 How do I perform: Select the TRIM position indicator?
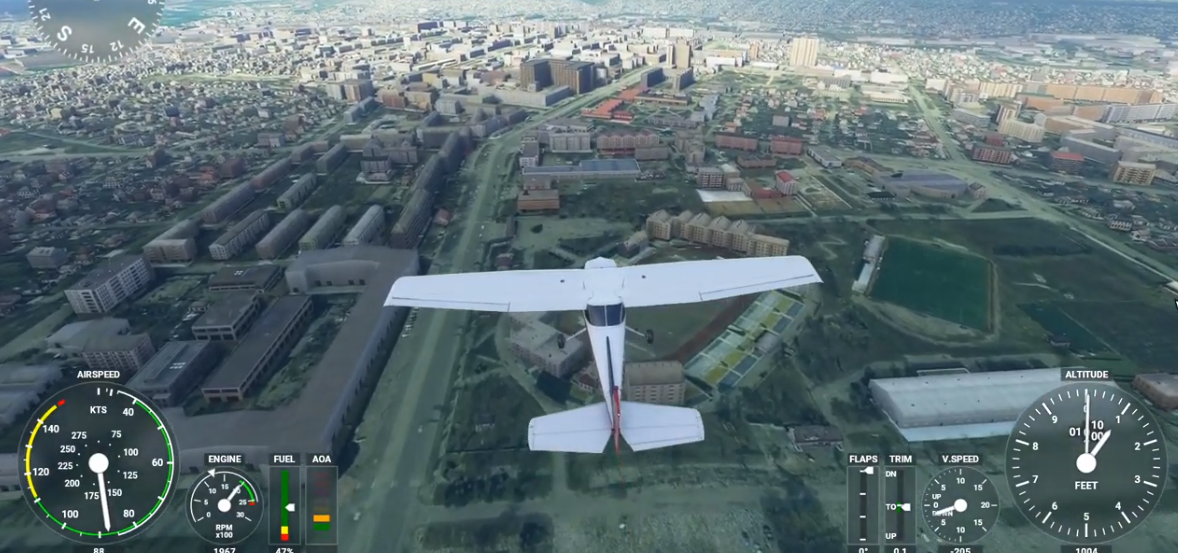(x=900, y=505)
